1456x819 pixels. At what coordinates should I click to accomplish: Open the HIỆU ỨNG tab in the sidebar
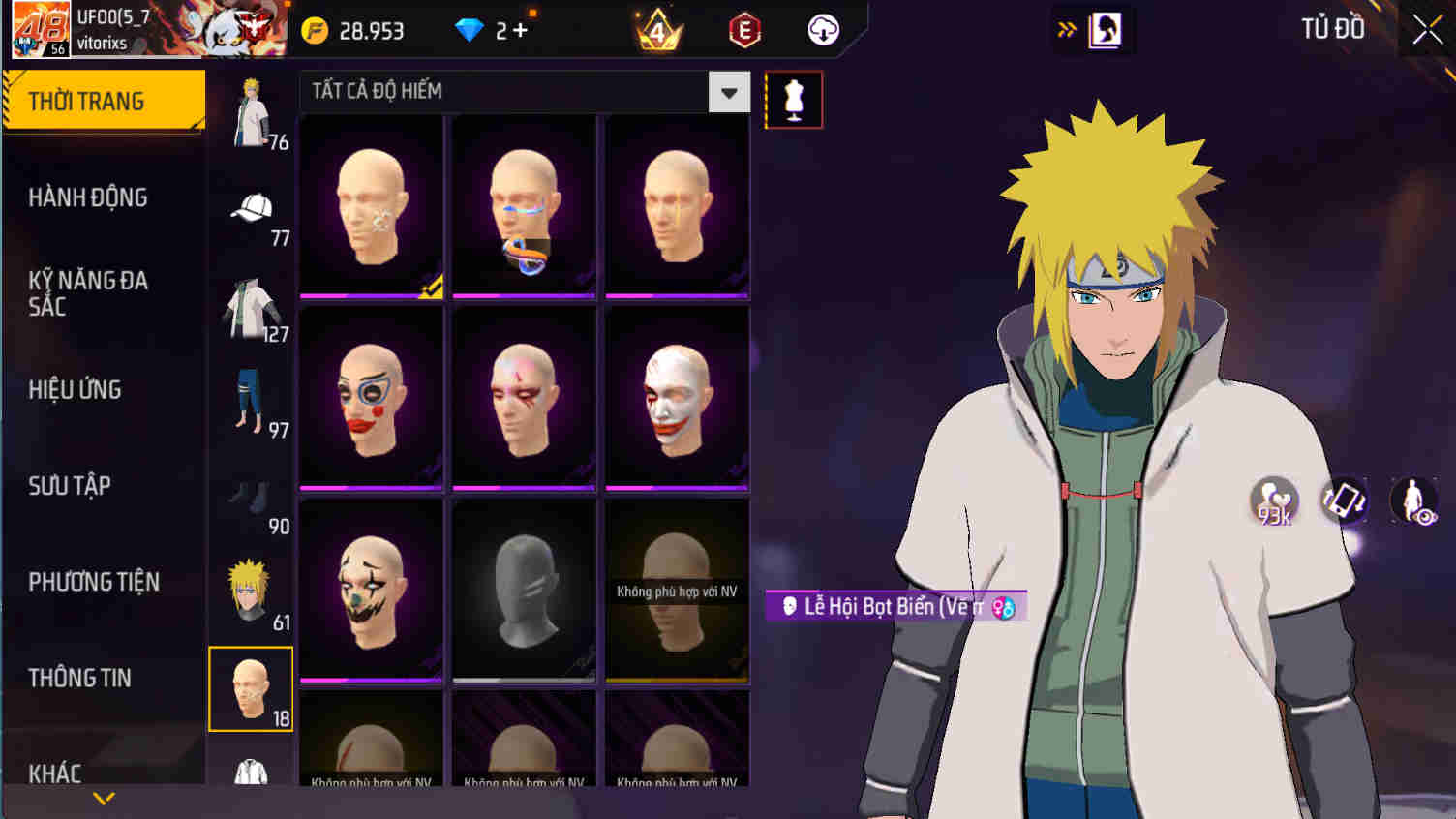(76, 389)
